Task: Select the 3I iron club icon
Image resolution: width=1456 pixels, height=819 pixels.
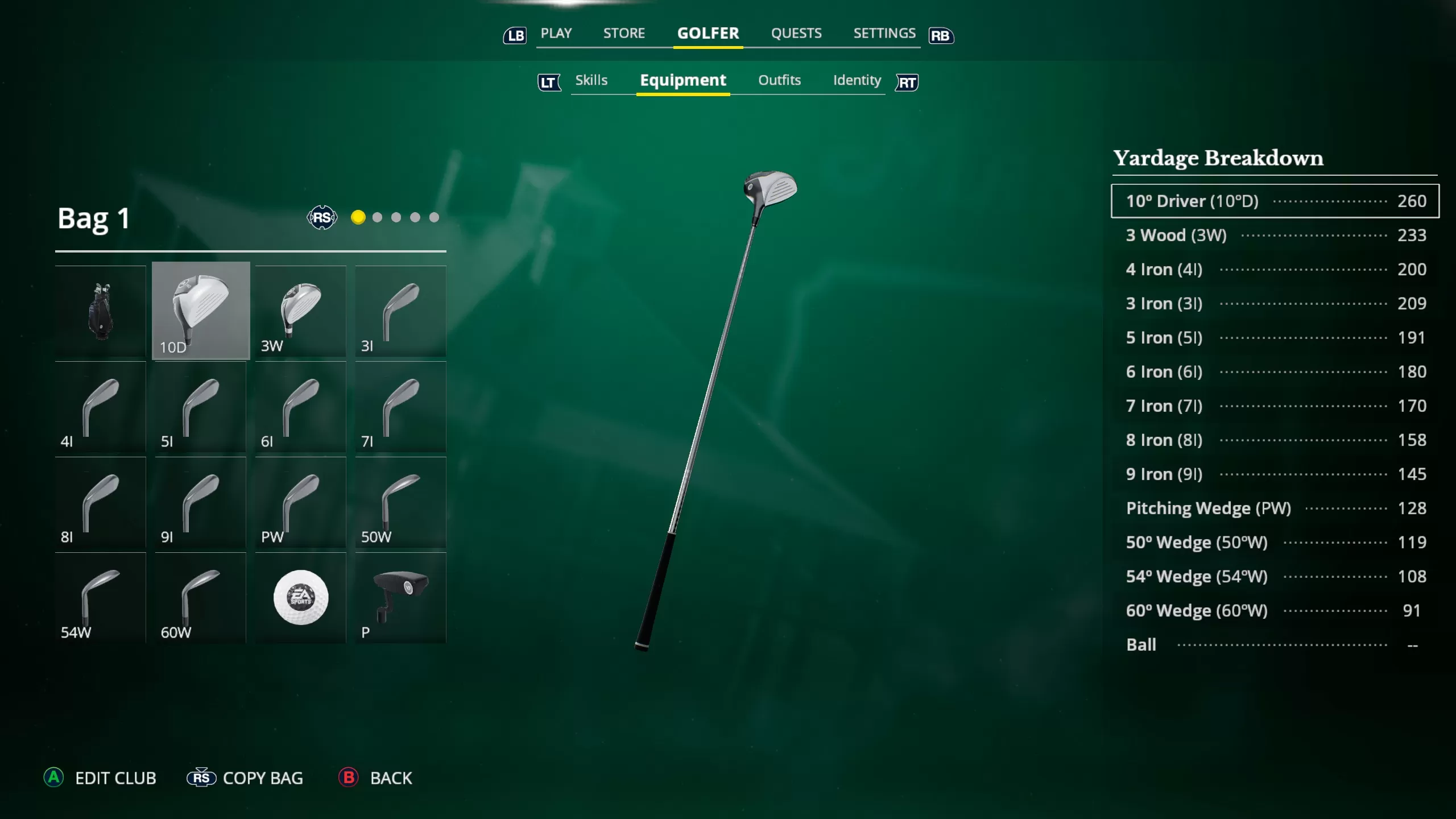Action: tap(400, 310)
